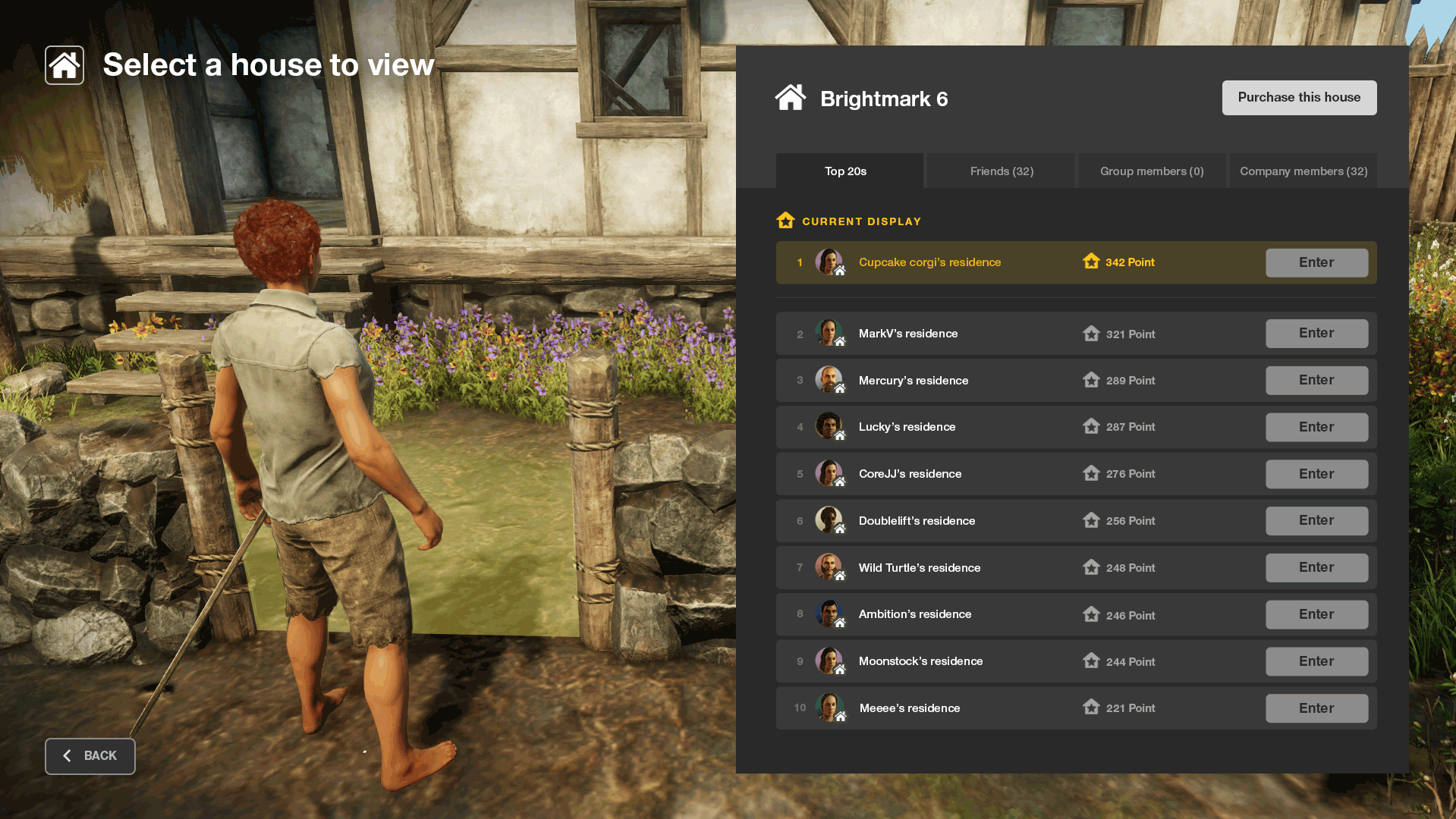Open the Friends (32) tab
1456x819 pixels.
coord(1001,171)
